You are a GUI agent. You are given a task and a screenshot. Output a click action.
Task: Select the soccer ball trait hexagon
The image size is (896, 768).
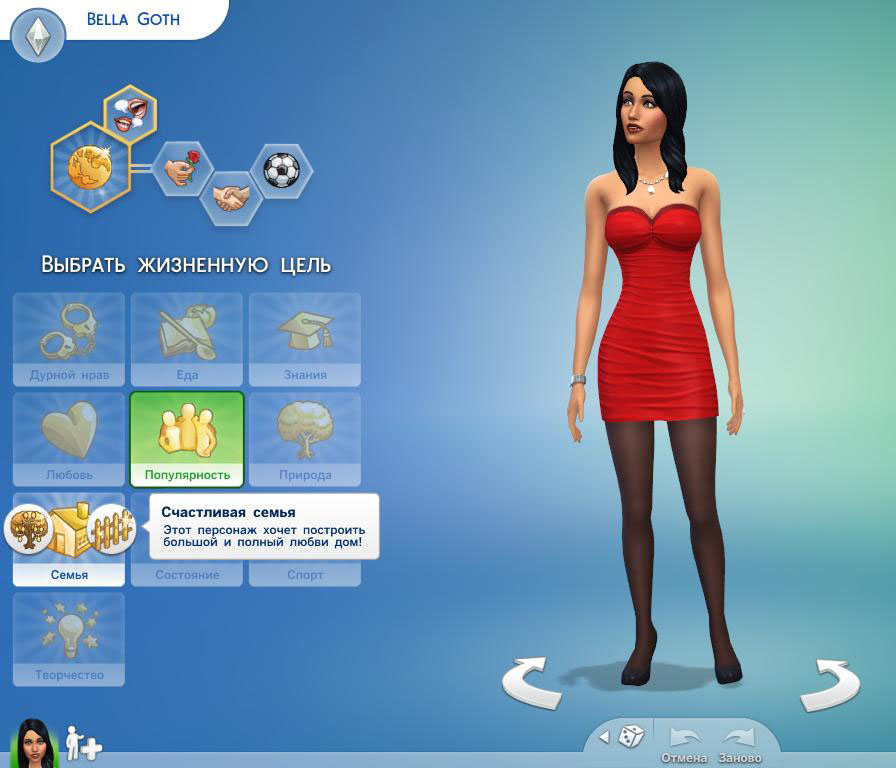[281, 170]
